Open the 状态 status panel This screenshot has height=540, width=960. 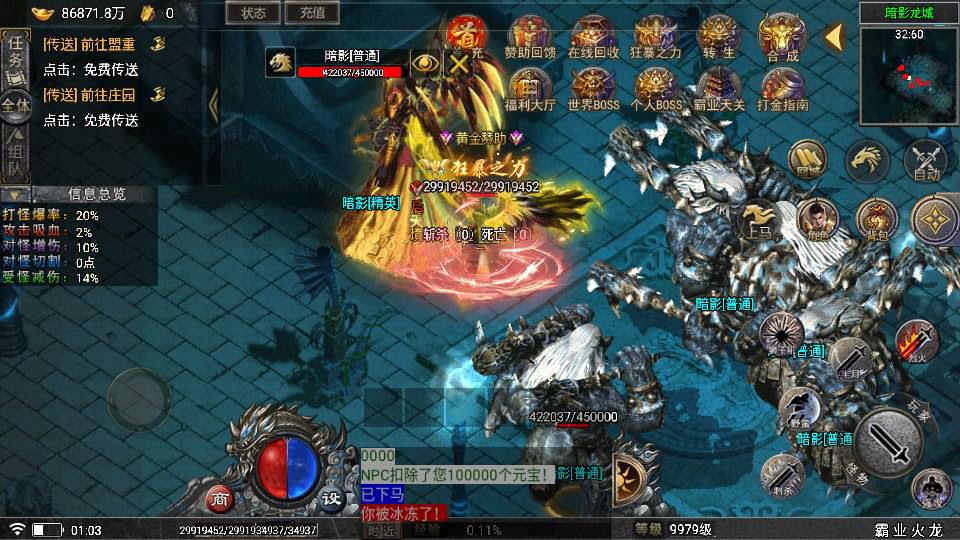point(253,13)
